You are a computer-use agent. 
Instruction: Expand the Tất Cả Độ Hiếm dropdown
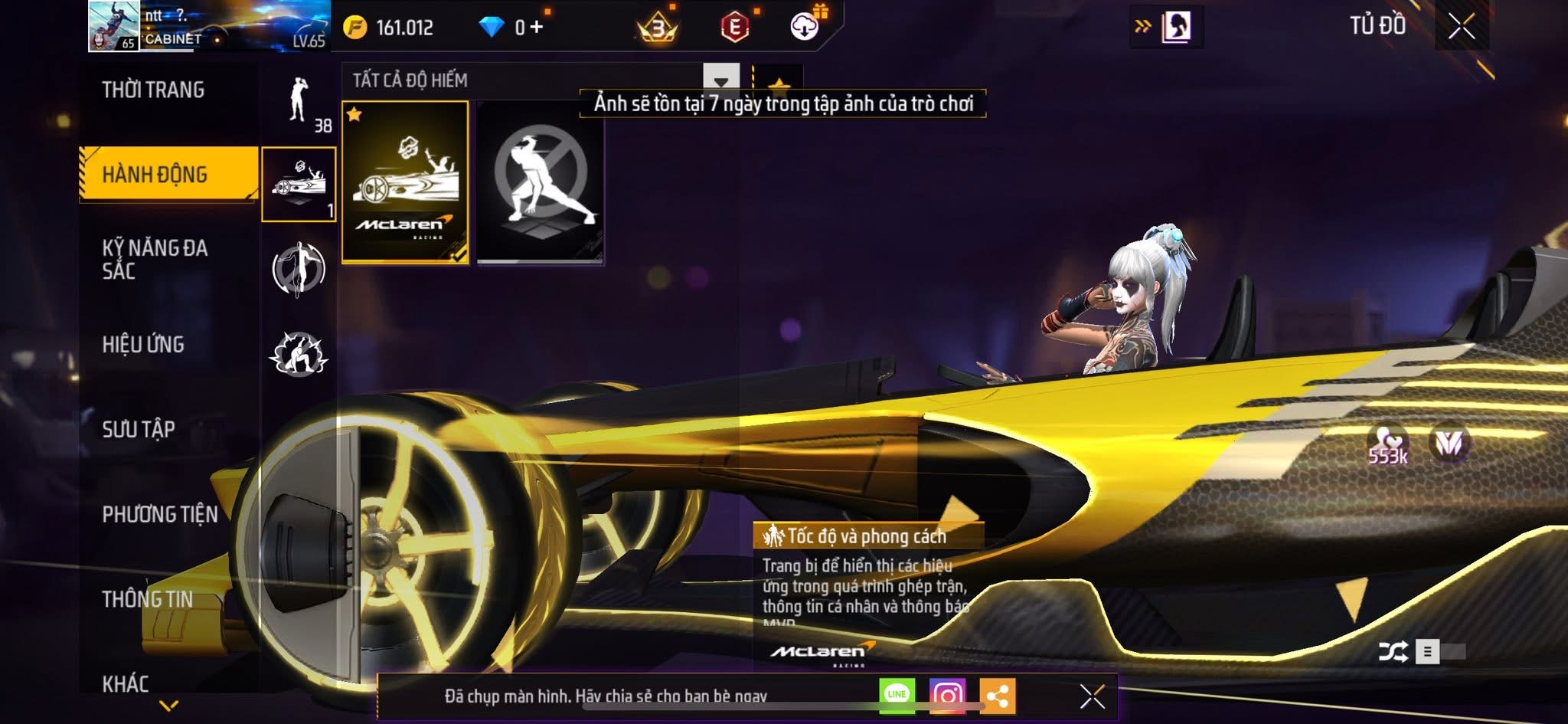pos(720,80)
